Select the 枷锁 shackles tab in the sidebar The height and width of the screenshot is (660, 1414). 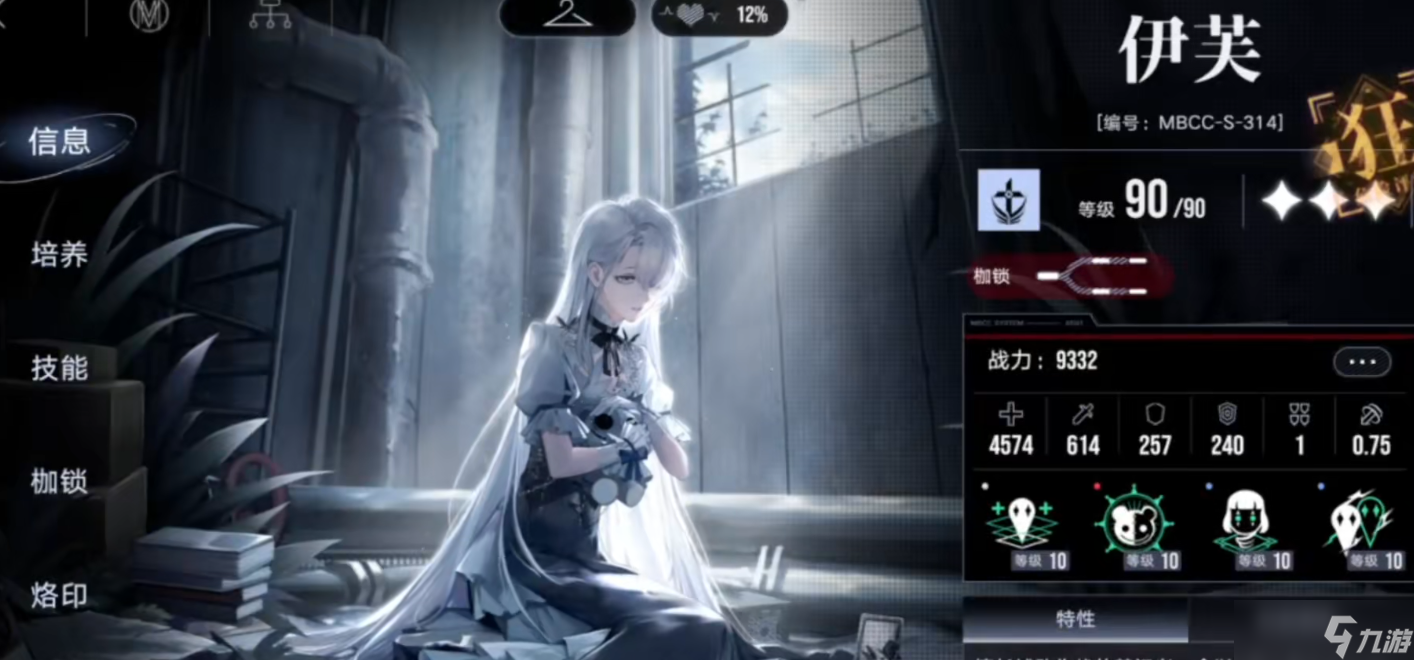click(x=60, y=482)
